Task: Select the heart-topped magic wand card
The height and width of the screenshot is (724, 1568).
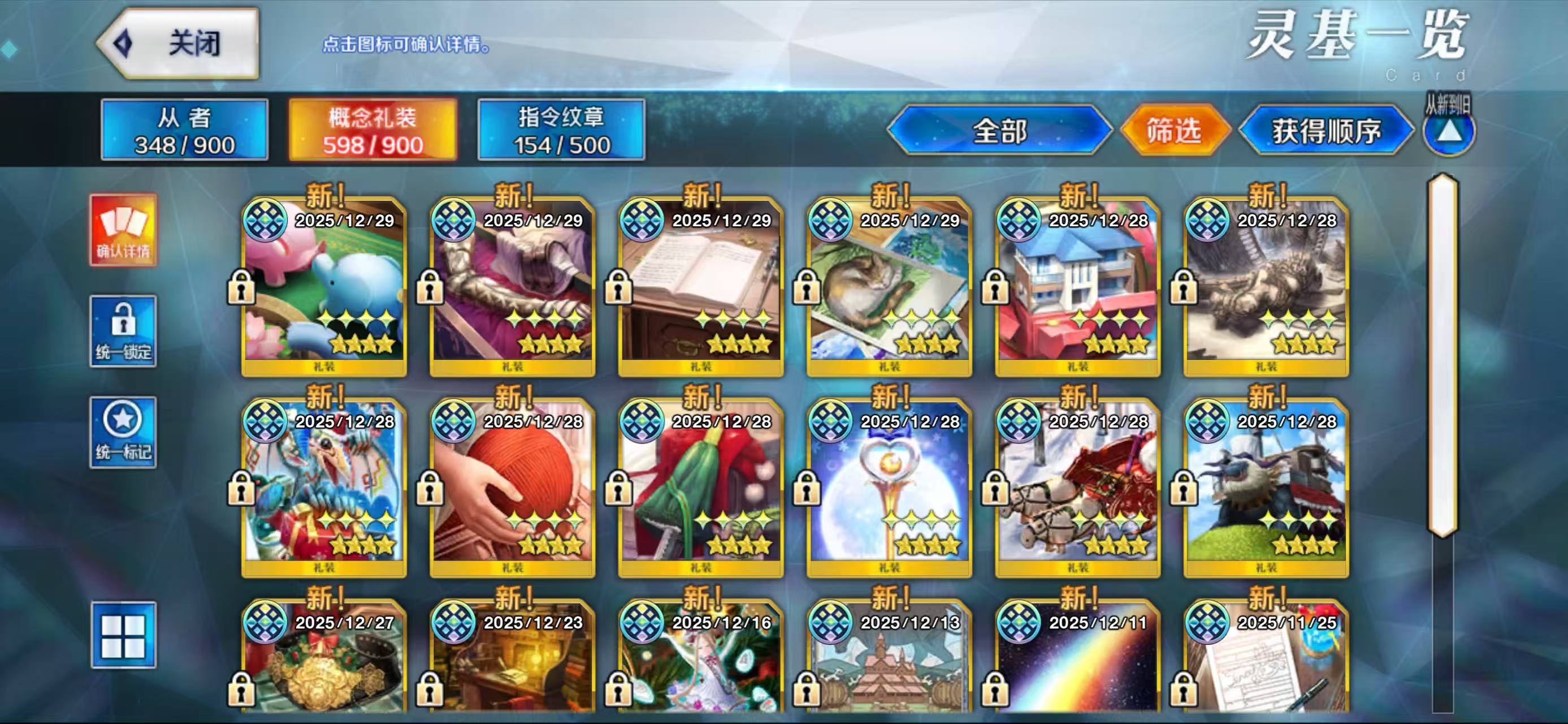Action: coord(889,487)
